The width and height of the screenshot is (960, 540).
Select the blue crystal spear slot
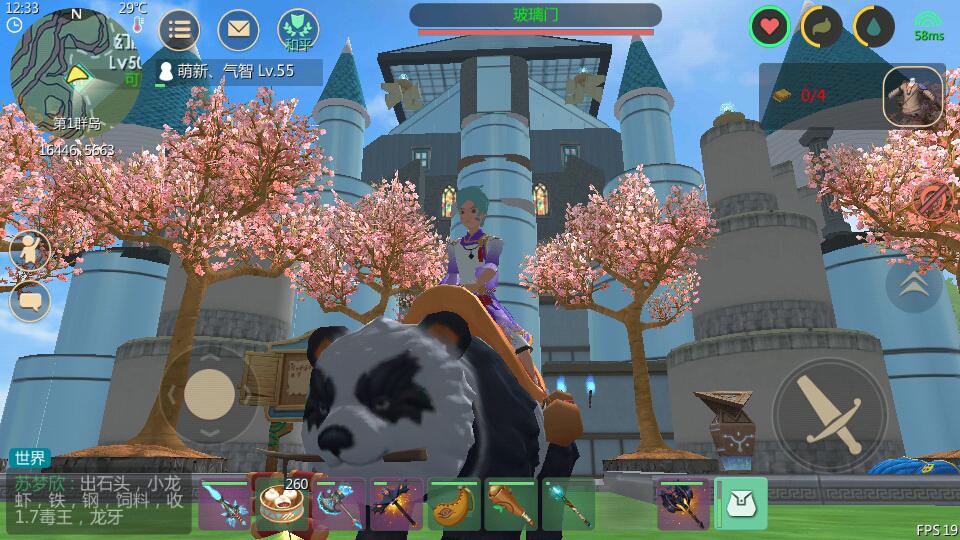(x=224, y=504)
